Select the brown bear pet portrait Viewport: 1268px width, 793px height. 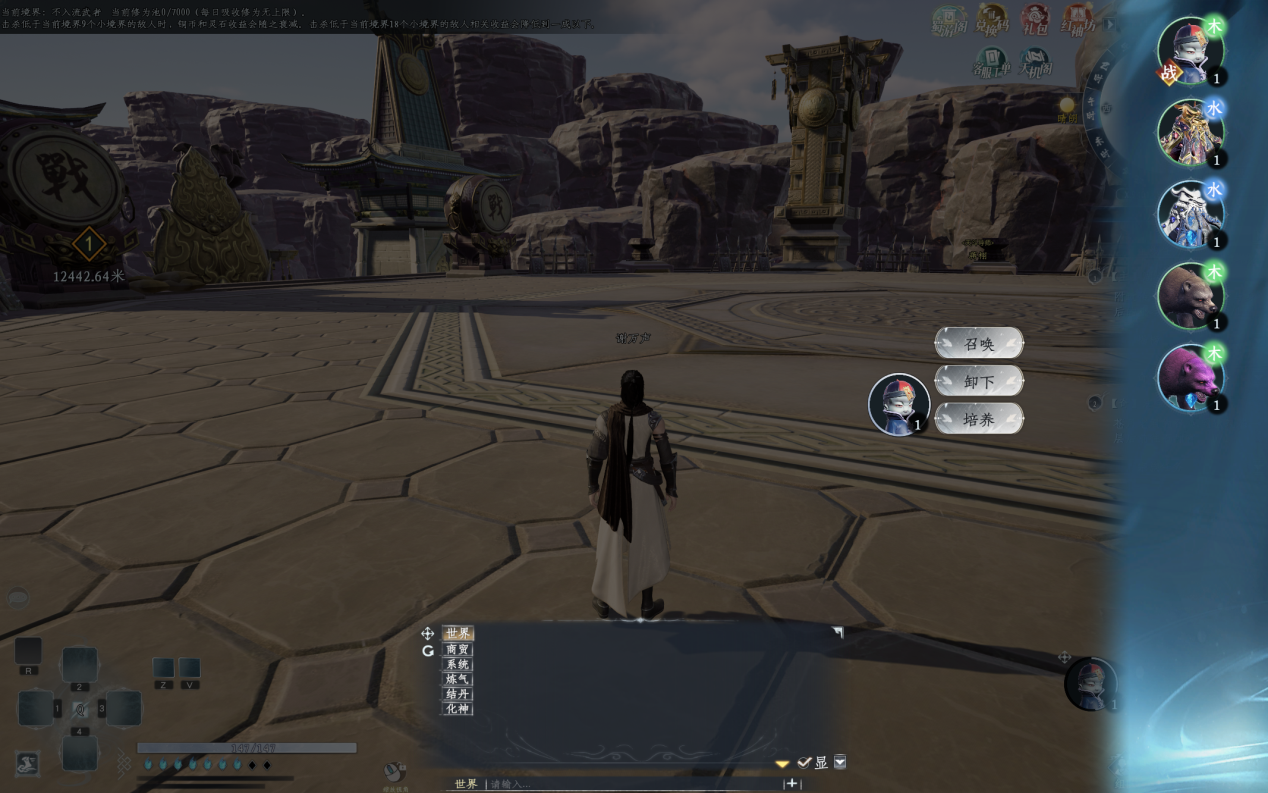point(1190,296)
